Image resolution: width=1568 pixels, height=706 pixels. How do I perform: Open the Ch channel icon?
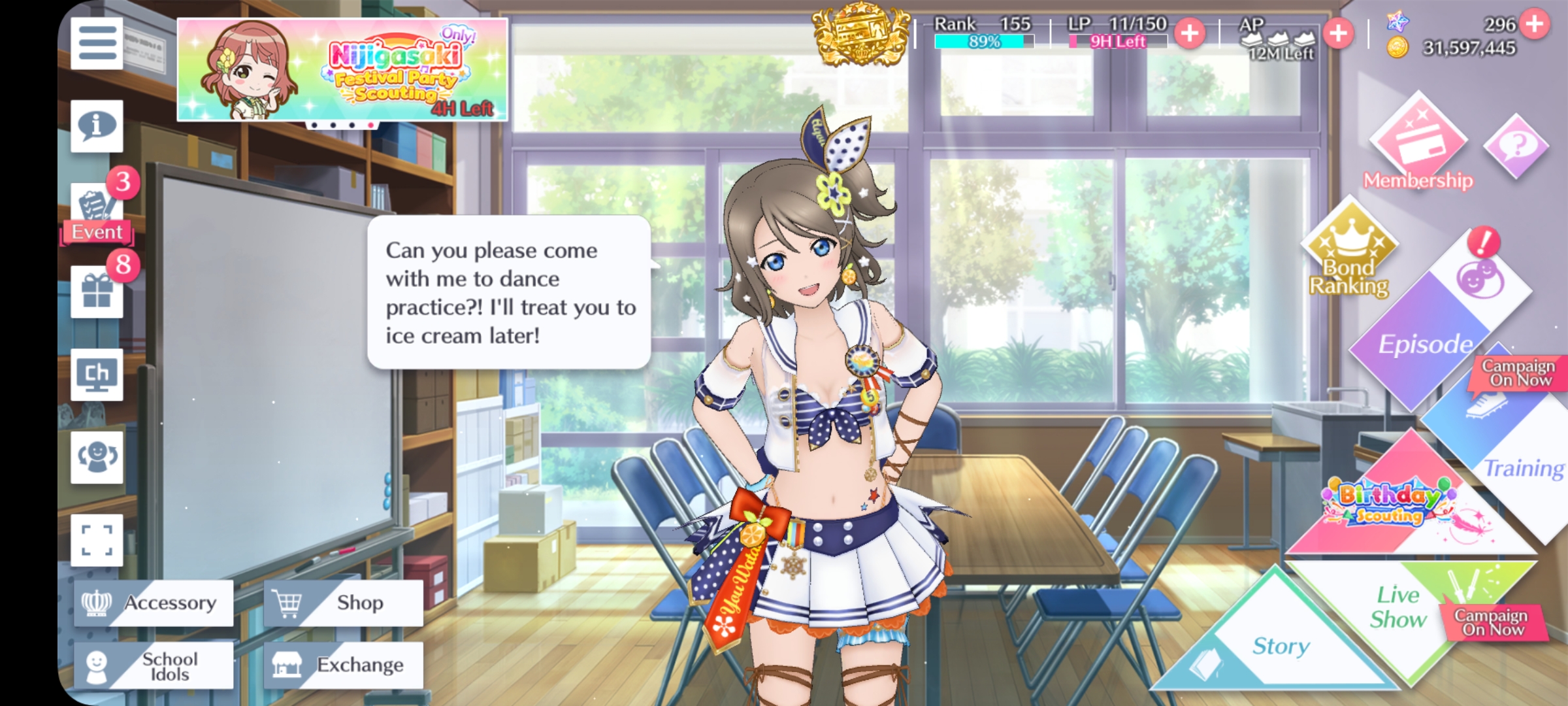[97, 375]
